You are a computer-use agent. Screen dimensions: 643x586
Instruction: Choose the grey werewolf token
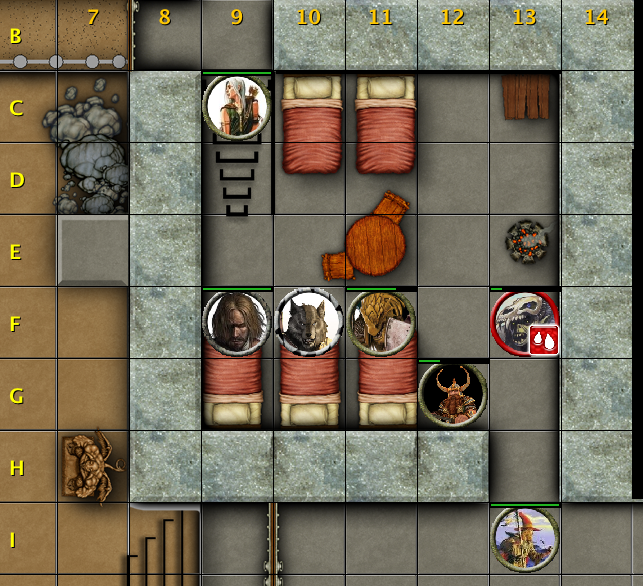tap(309, 323)
